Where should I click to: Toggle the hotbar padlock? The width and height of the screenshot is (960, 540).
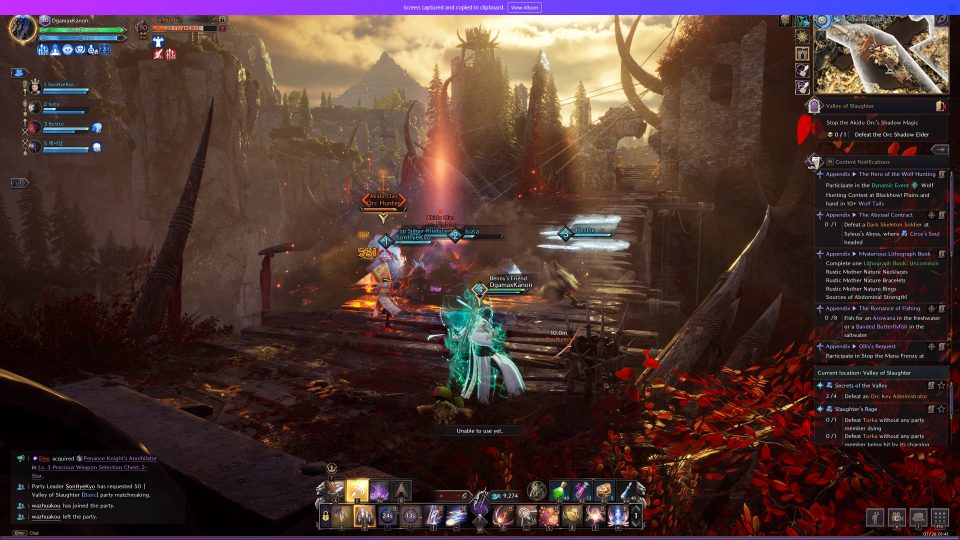click(325, 516)
